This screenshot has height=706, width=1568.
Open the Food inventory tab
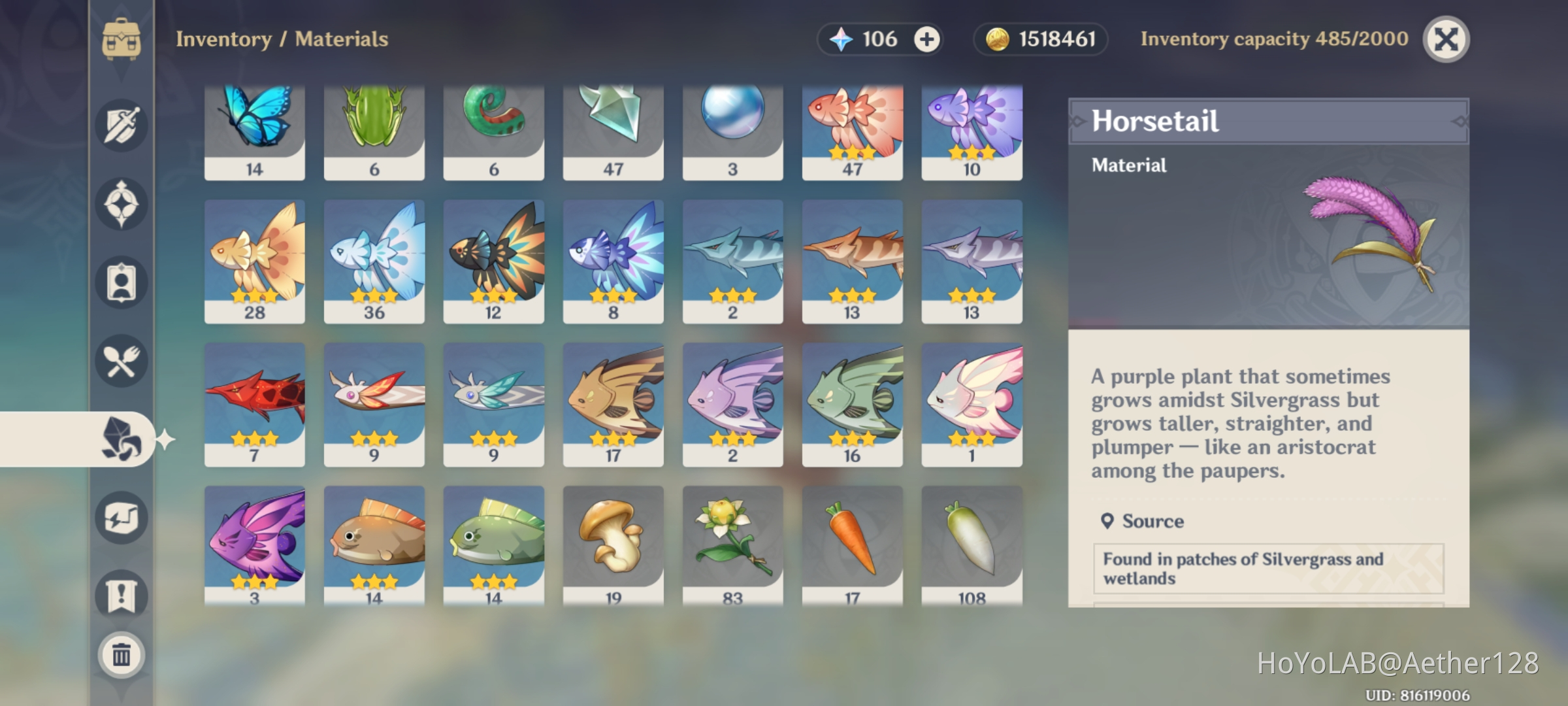click(121, 361)
